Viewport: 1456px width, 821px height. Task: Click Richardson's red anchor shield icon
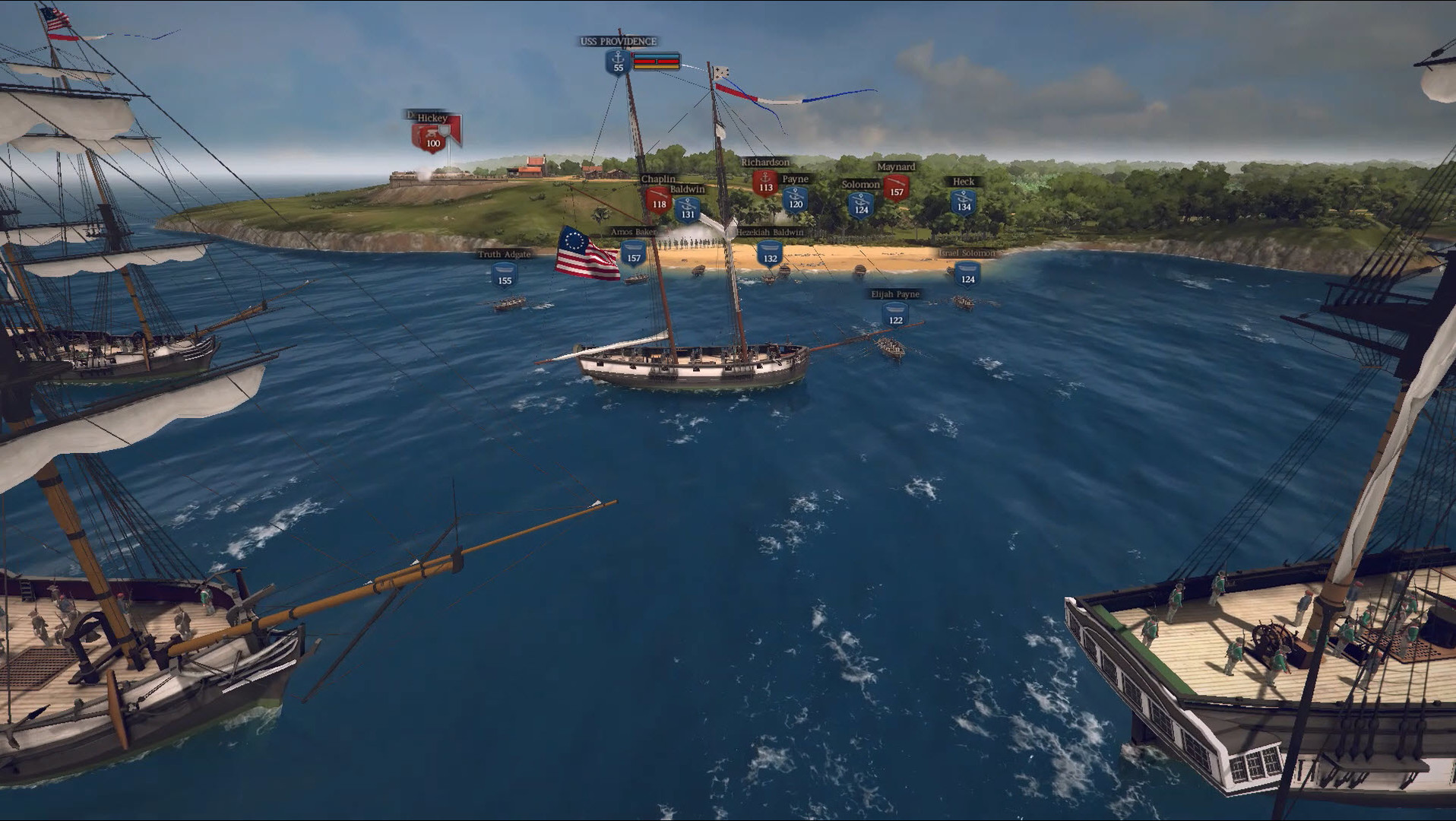click(765, 183)
